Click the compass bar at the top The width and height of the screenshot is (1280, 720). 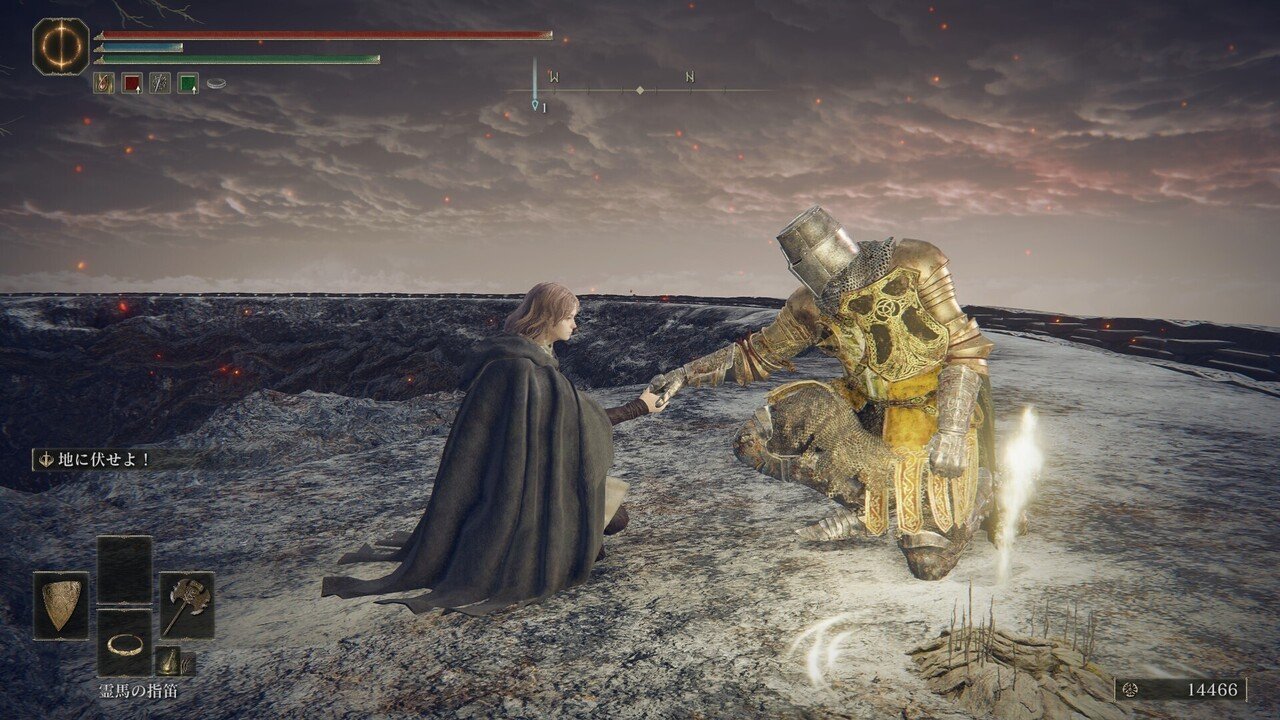tap(640, 90)
